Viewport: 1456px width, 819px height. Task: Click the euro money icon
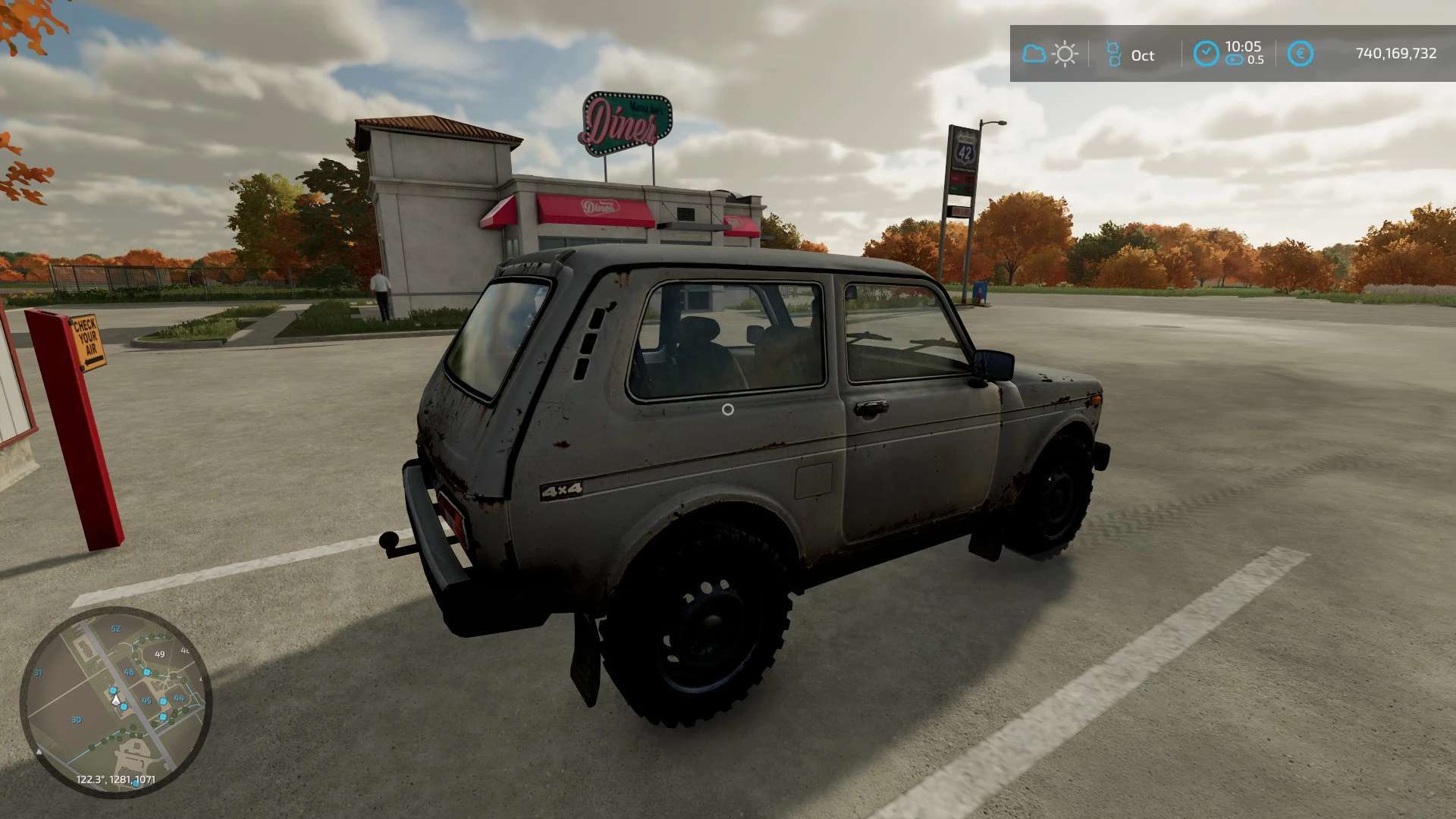click(1301, 54)
